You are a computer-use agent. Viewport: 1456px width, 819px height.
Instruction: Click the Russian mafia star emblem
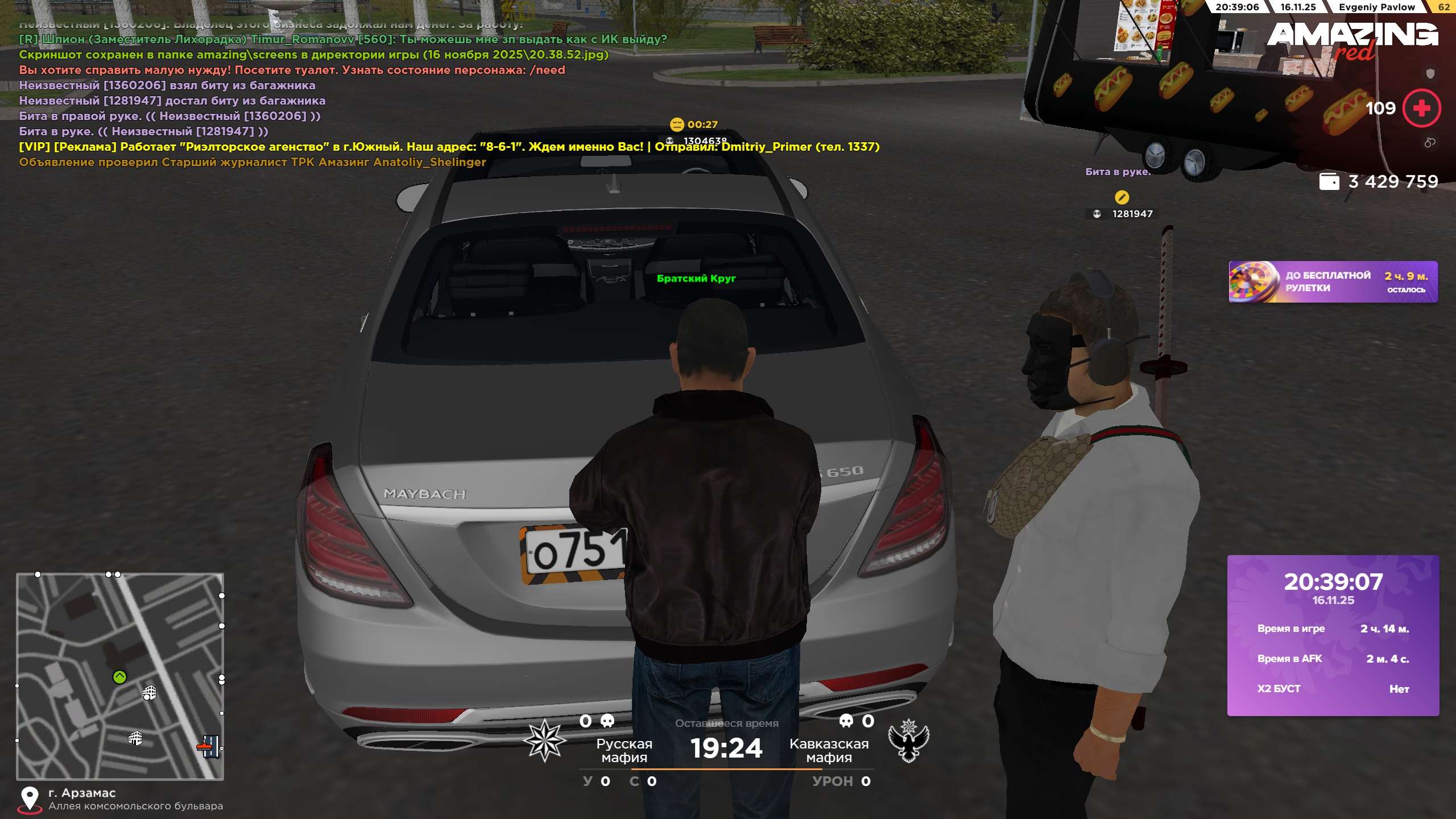pos(544,741)
